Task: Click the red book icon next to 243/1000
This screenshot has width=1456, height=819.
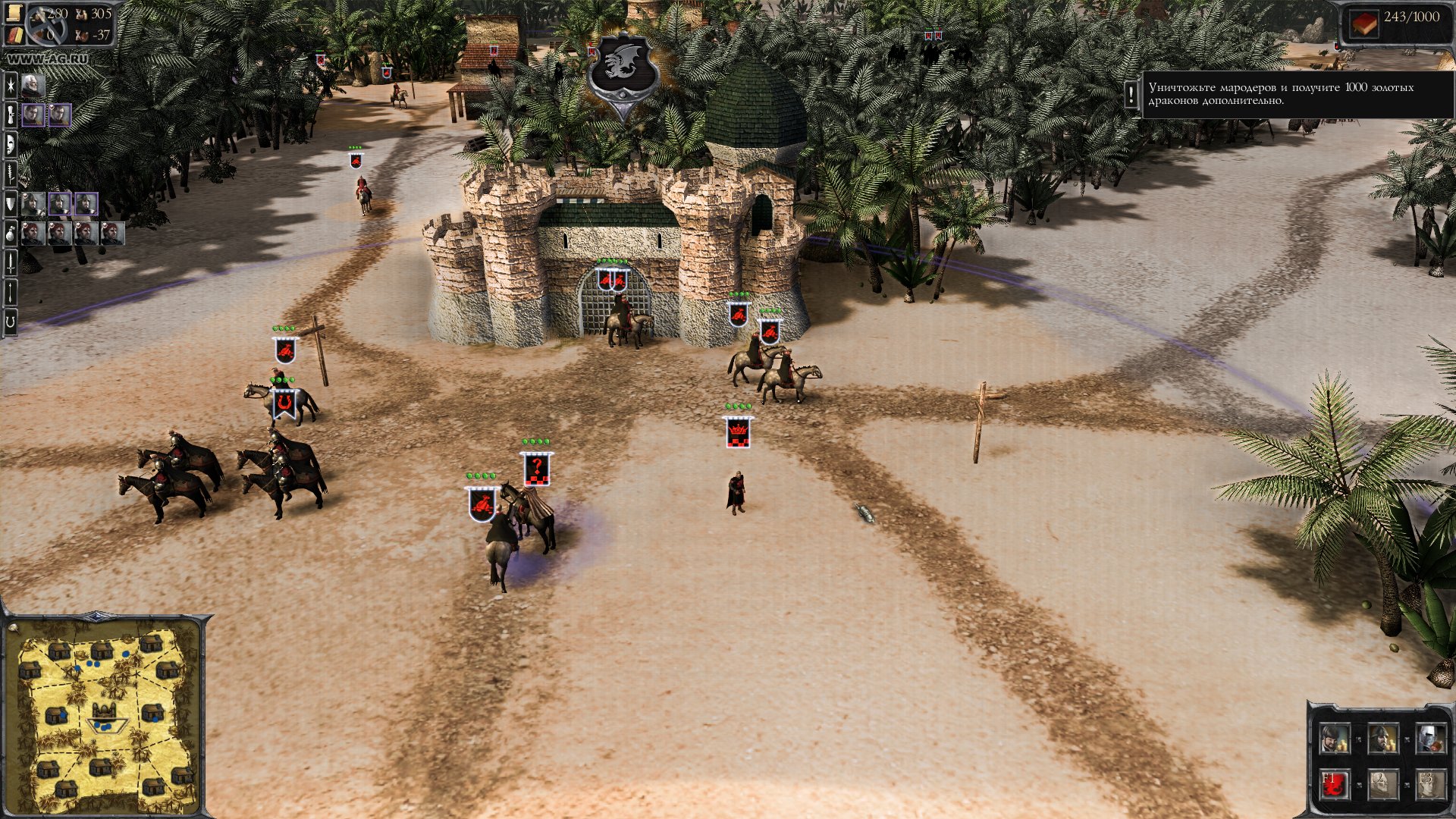Action: [x=1364, y=24]
